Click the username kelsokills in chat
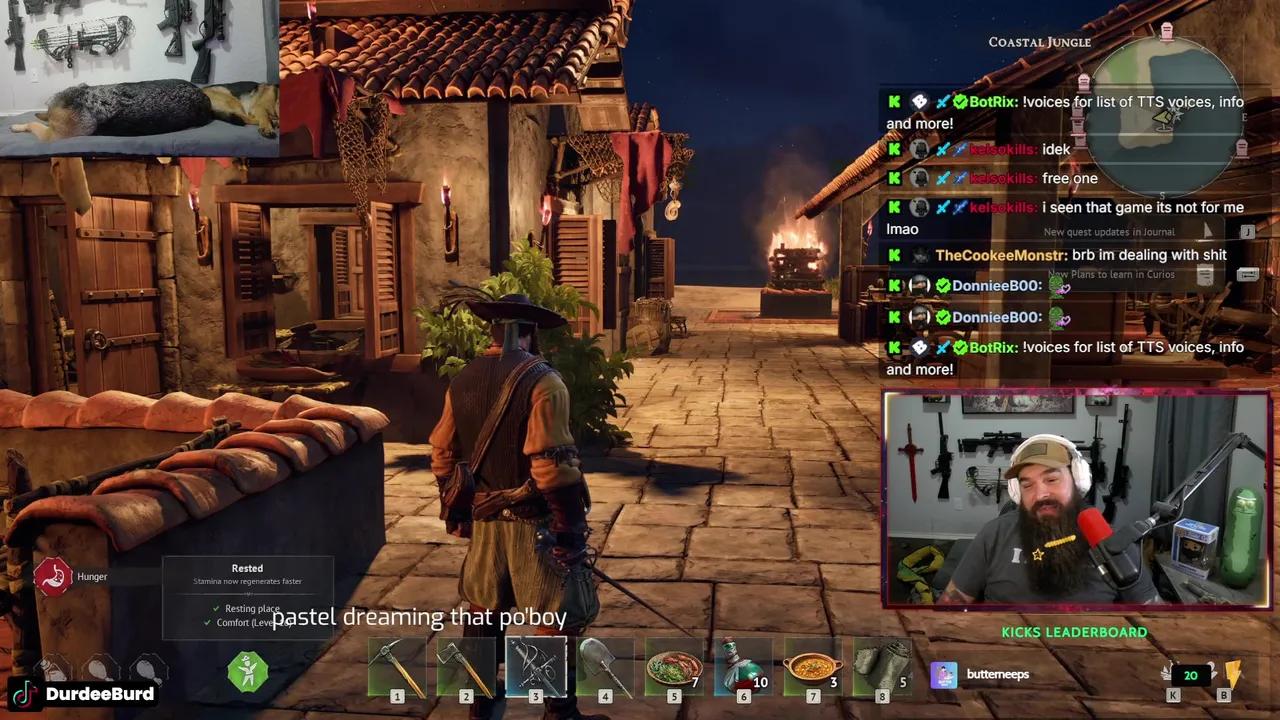This screenshot has width=1280, height=720. 1002,149
